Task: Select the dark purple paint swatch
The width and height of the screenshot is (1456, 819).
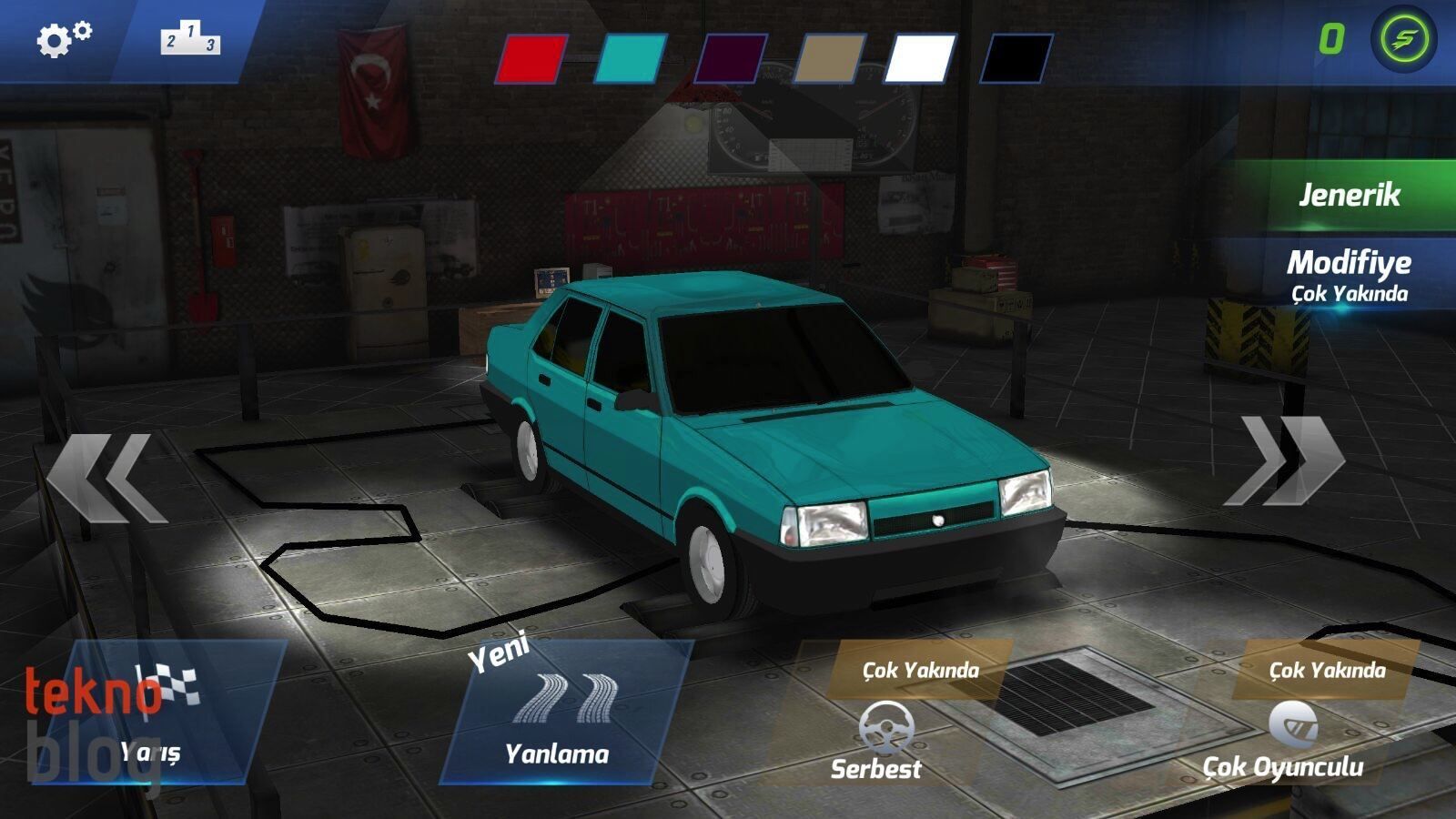Action: click(x=730, y=59)
